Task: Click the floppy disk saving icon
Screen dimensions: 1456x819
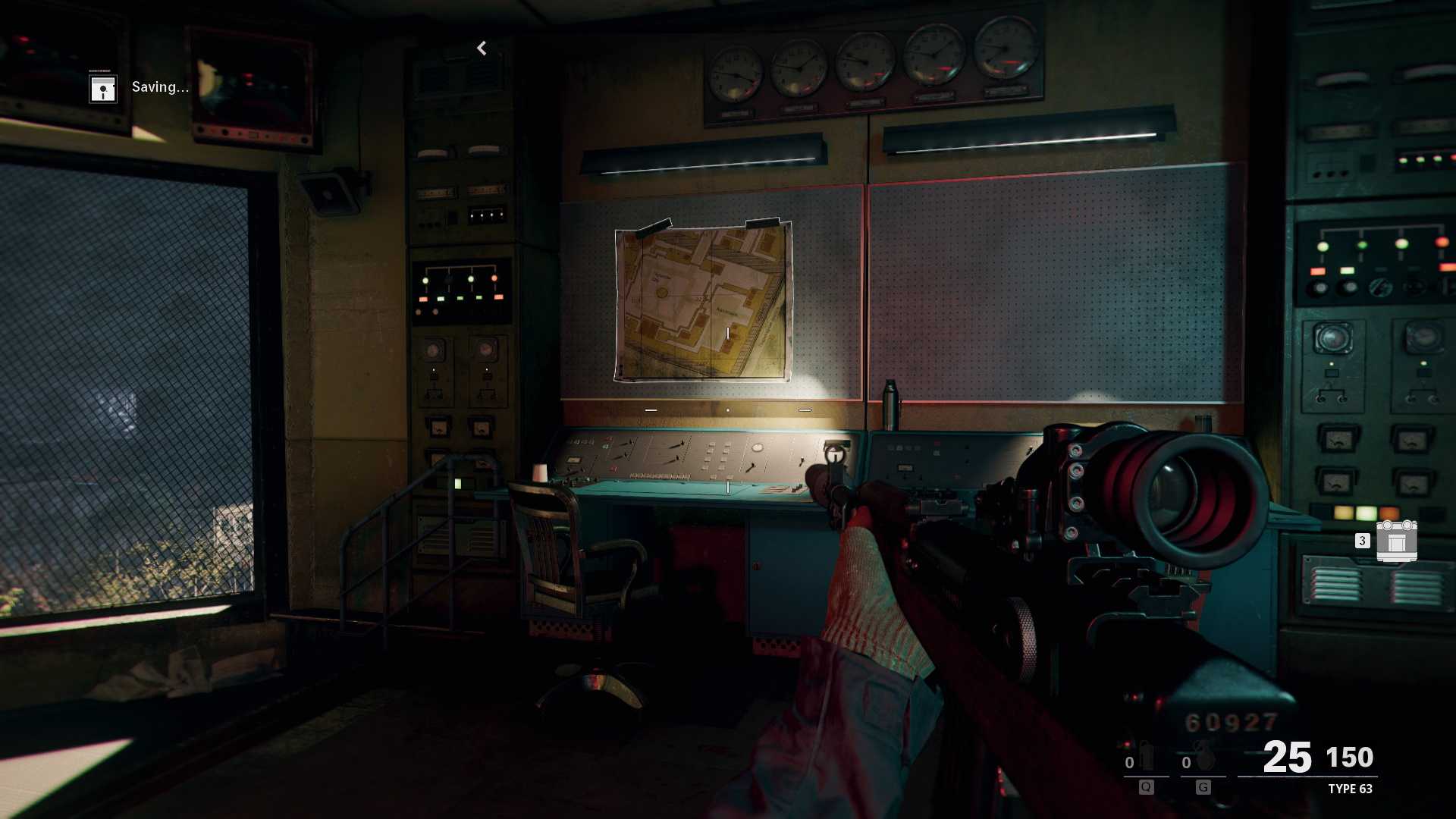Action: coord(103,88)
